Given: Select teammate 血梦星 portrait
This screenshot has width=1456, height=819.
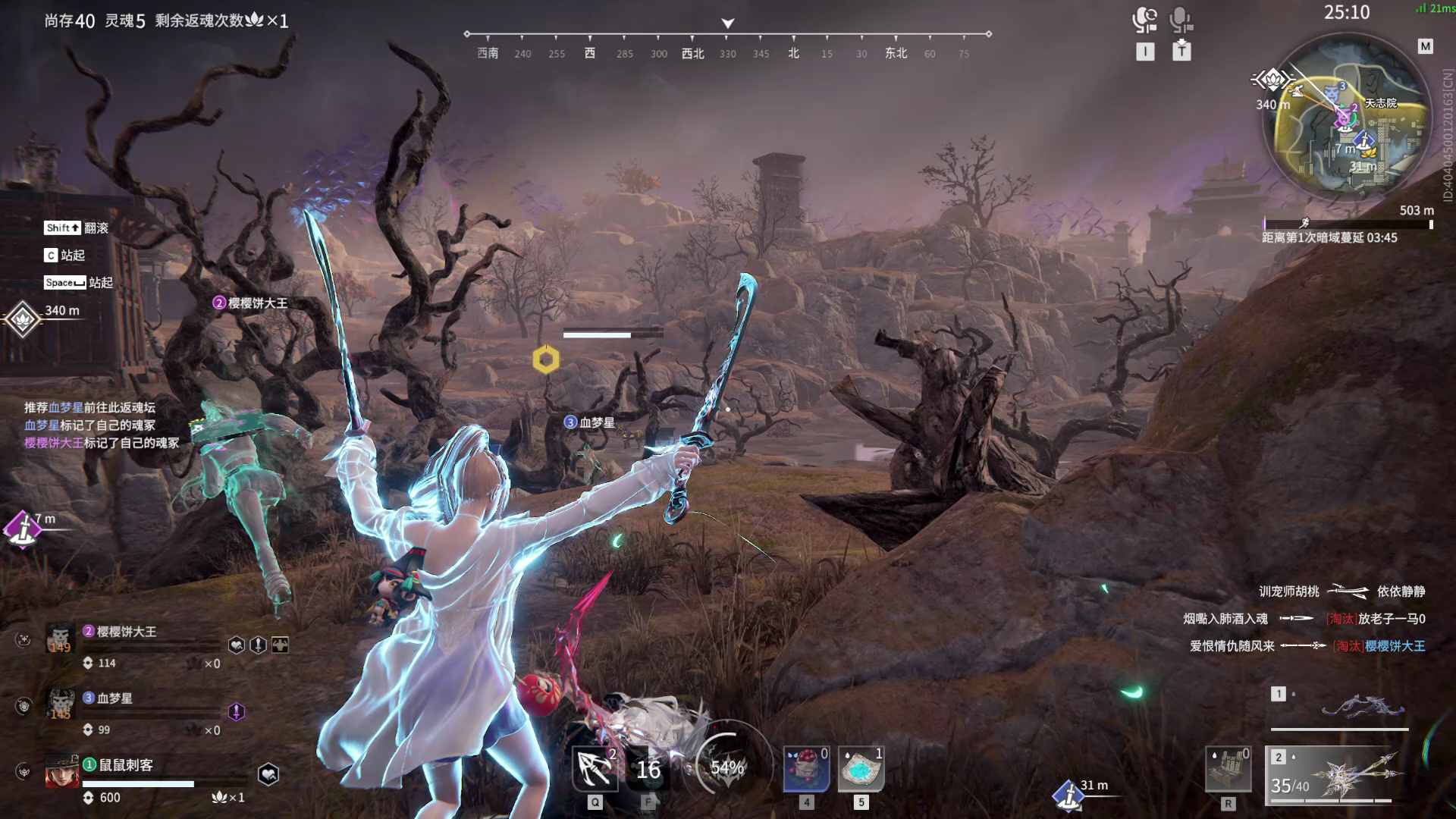Looking at the screenshot, I should coord(60,705).
